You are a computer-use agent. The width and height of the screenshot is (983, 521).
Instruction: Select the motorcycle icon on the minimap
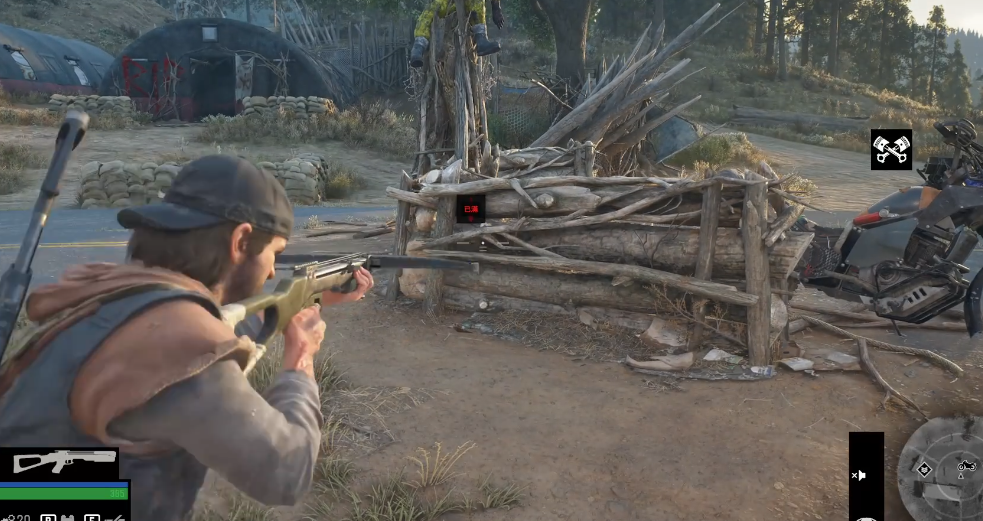tap(966, 465)
